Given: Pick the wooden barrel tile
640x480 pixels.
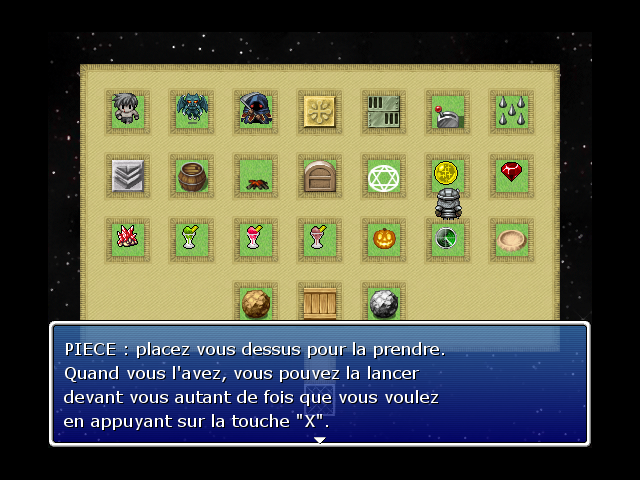Looking at the screenshot, I should [191, 176].
